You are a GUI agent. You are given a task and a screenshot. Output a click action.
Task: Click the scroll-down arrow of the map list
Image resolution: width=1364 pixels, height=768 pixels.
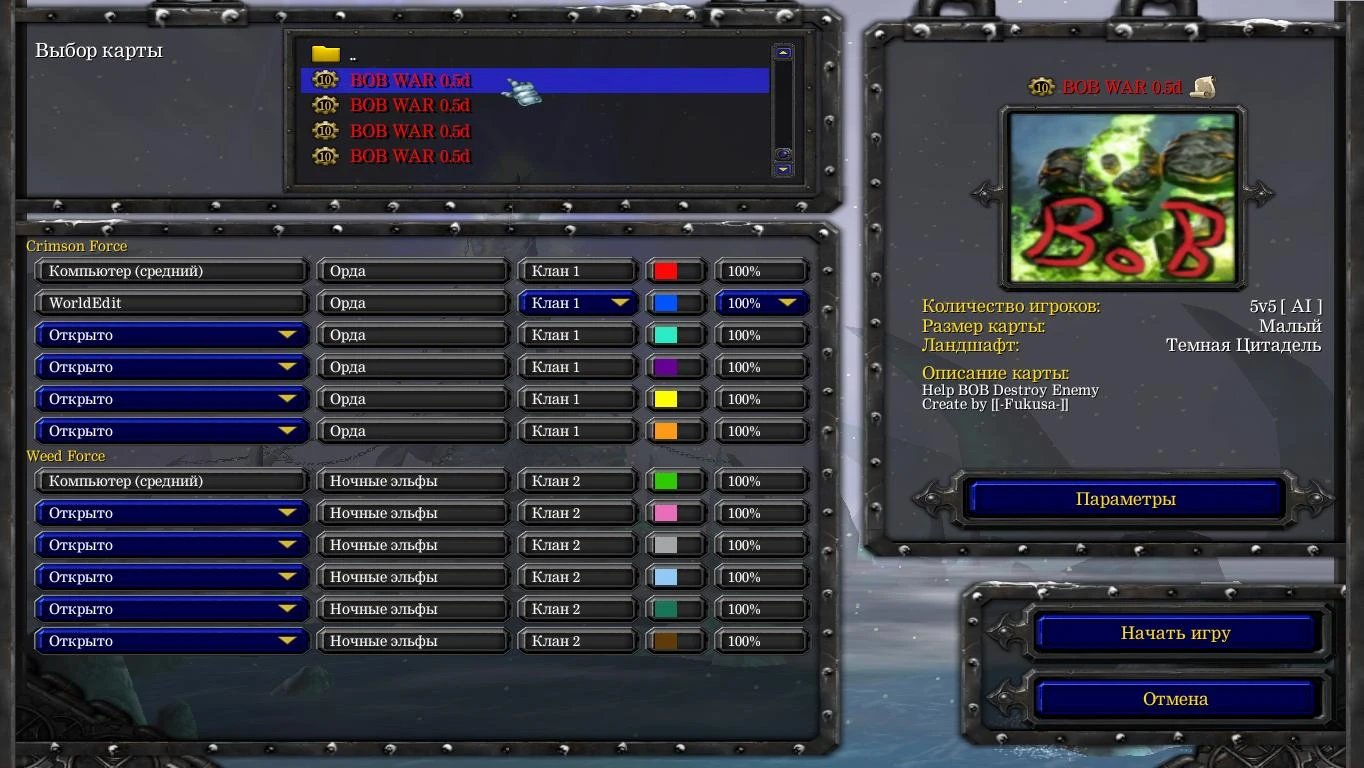click(782, 170)
